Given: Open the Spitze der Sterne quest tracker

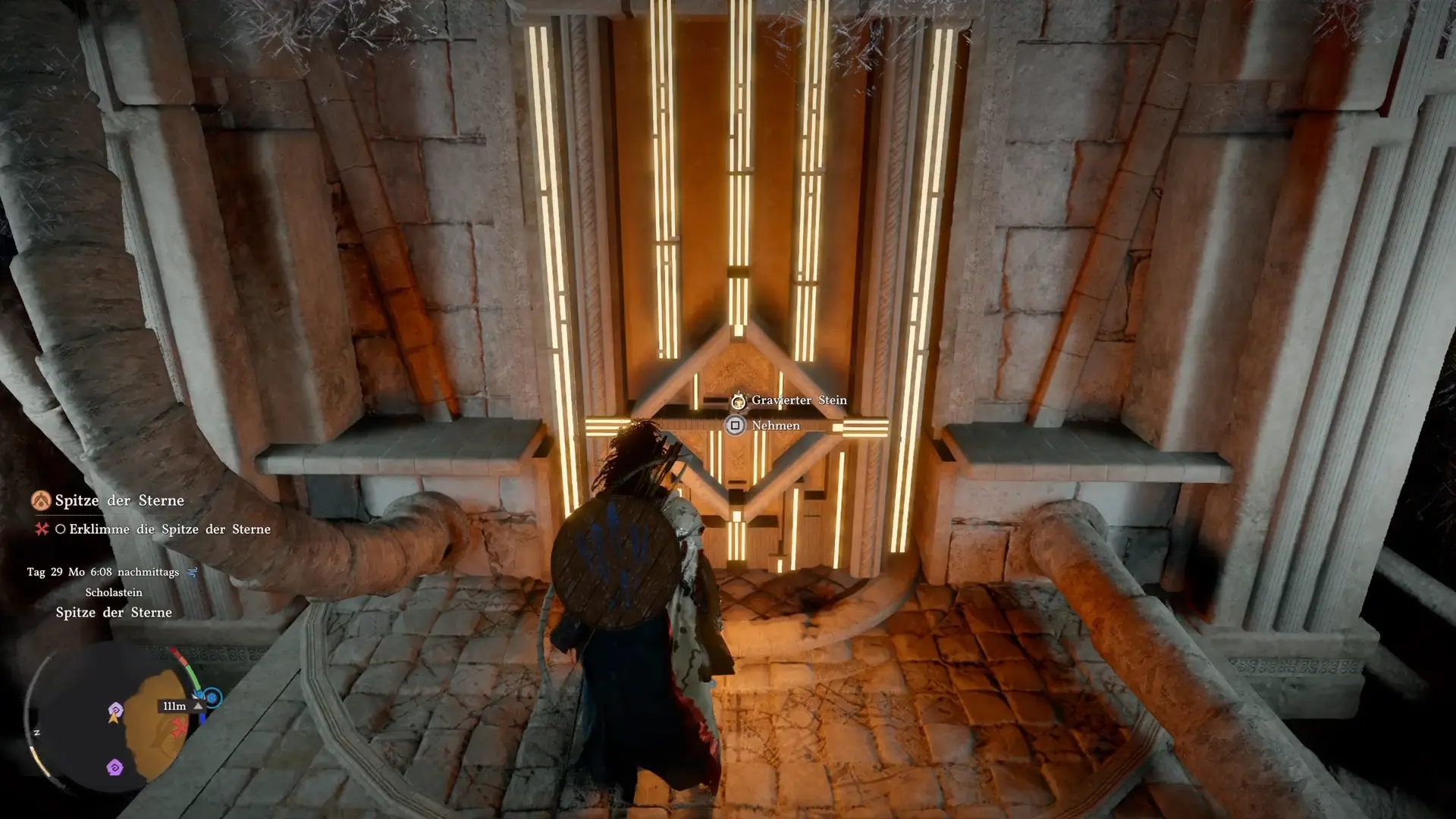Looking at the screenshot, I should 119,500.
